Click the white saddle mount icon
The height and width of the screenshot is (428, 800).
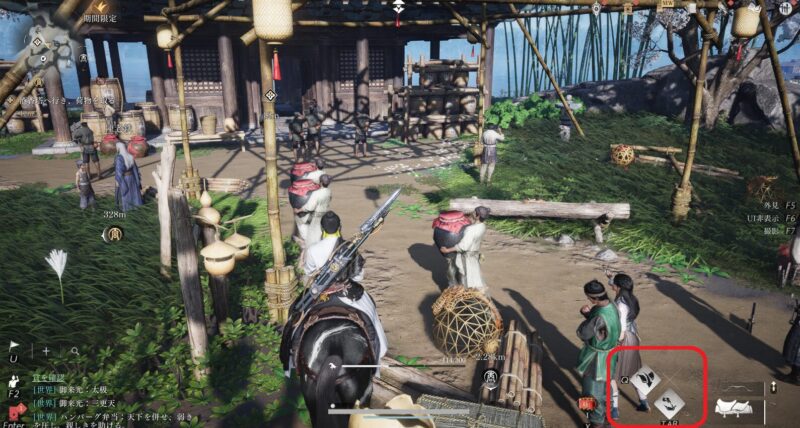(738, 408)
